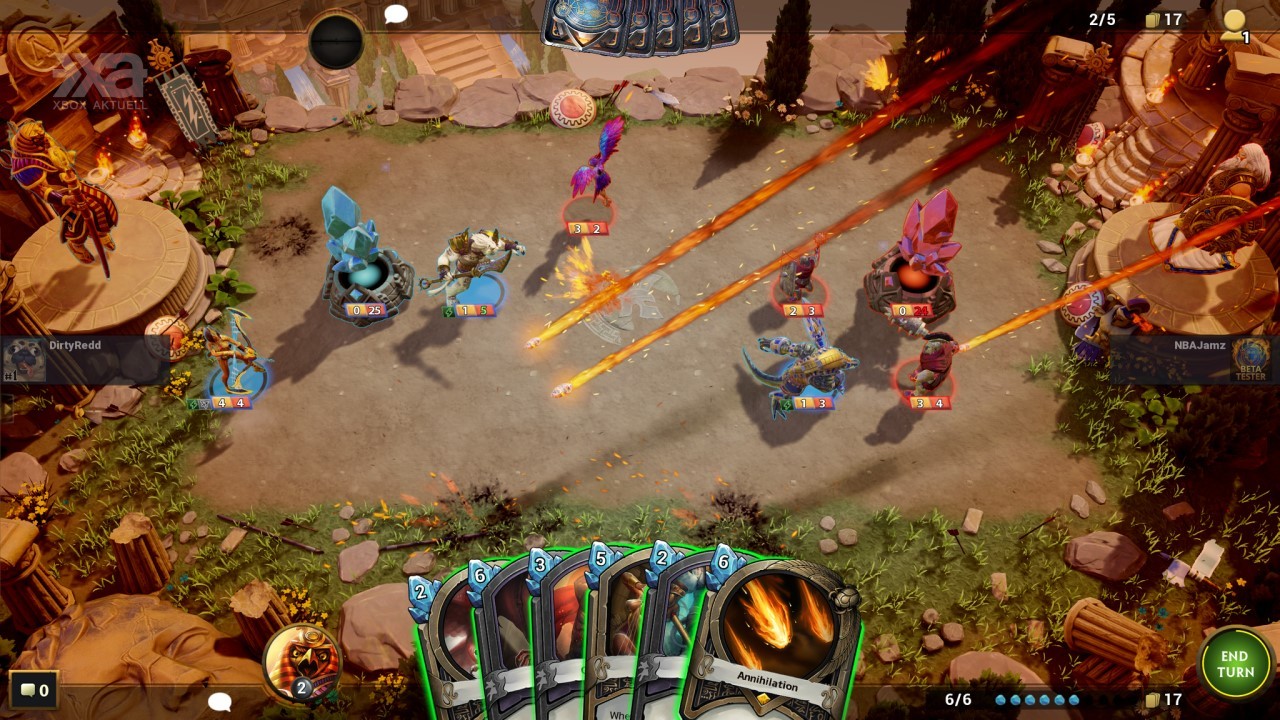Click the gold spectator icon

(x=1235, y=24)
